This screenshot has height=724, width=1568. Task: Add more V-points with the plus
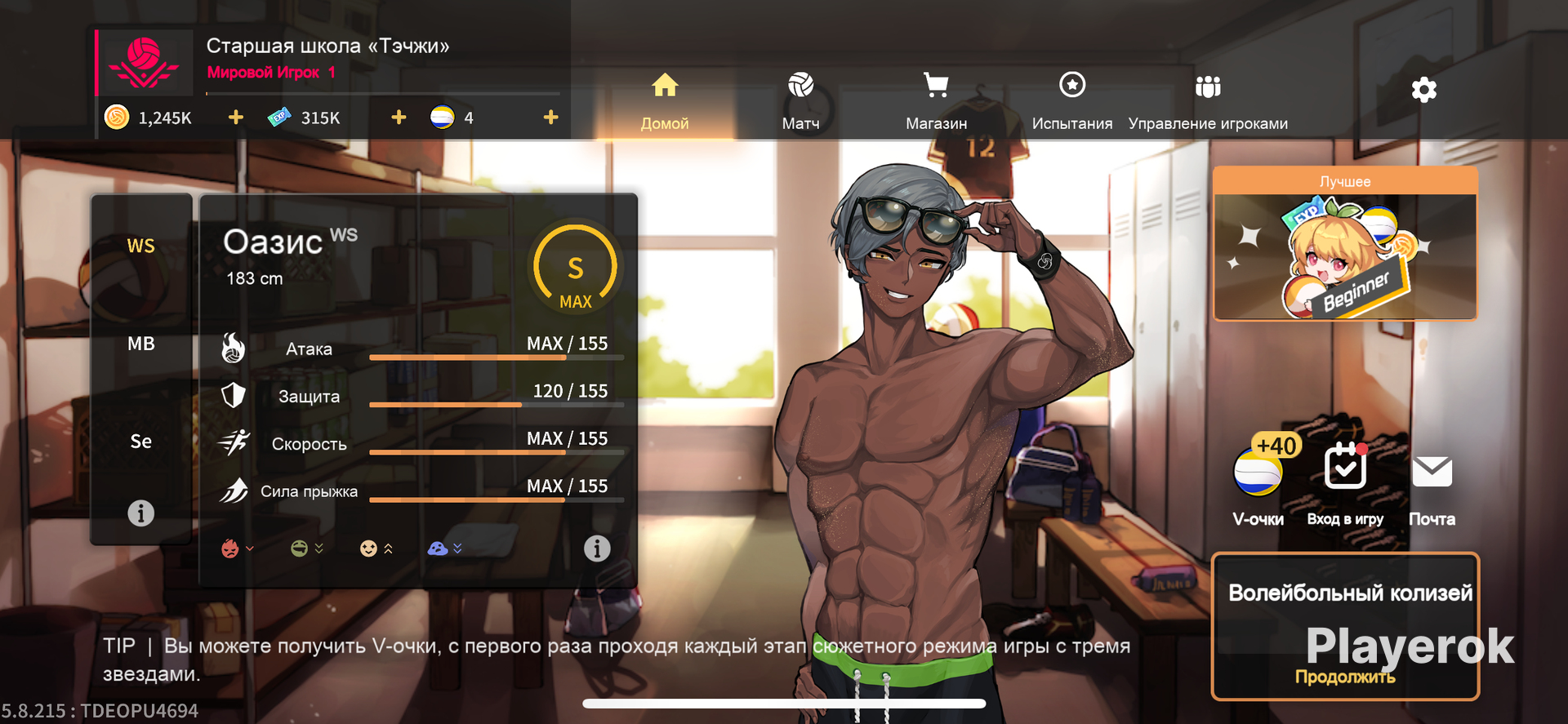coord(551,118)
